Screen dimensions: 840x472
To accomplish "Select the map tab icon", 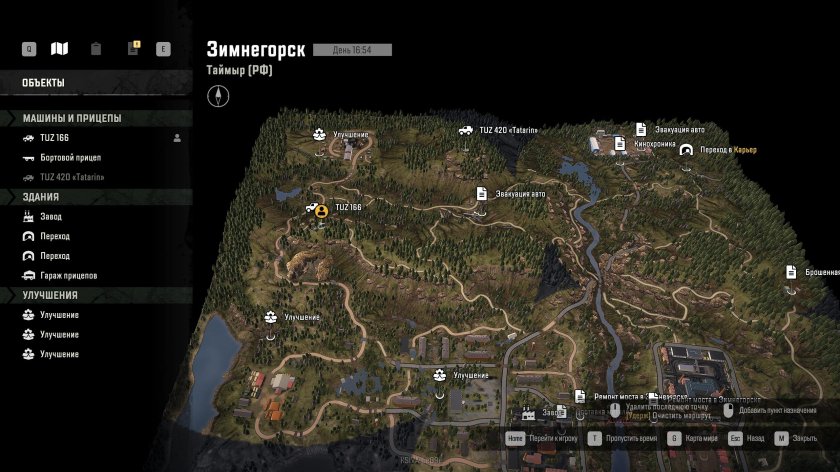I will click(60, 49).
